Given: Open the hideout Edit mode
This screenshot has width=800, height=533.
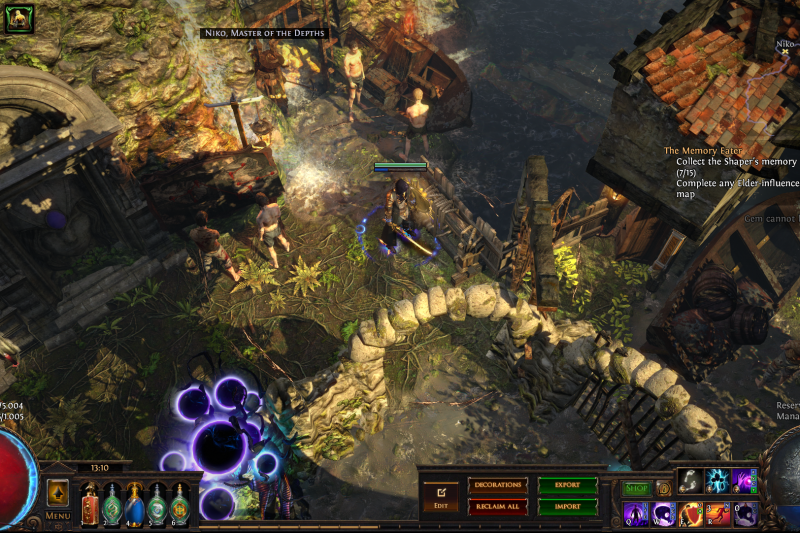Looking at the screenshot, I should (440, 496).
